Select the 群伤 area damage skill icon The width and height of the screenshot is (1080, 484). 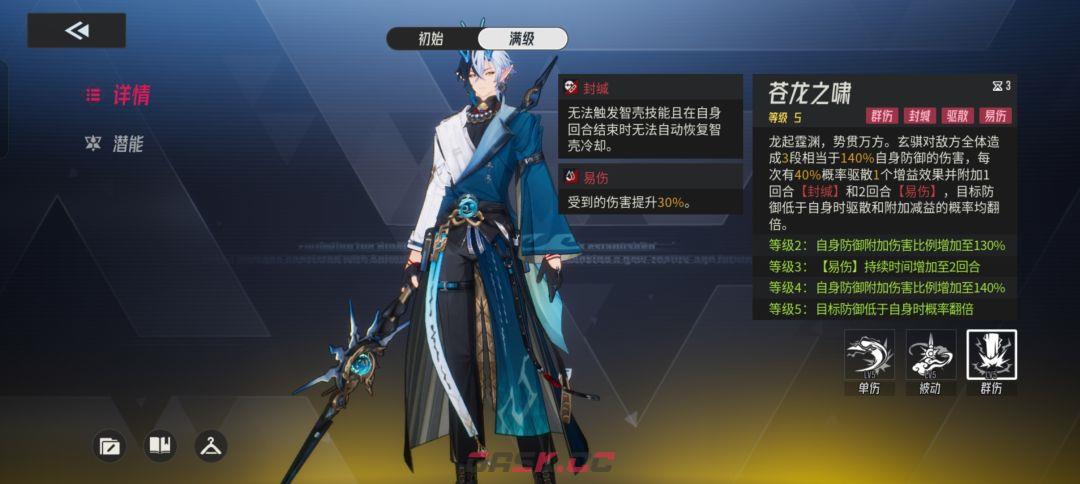(x=991, y=357)
